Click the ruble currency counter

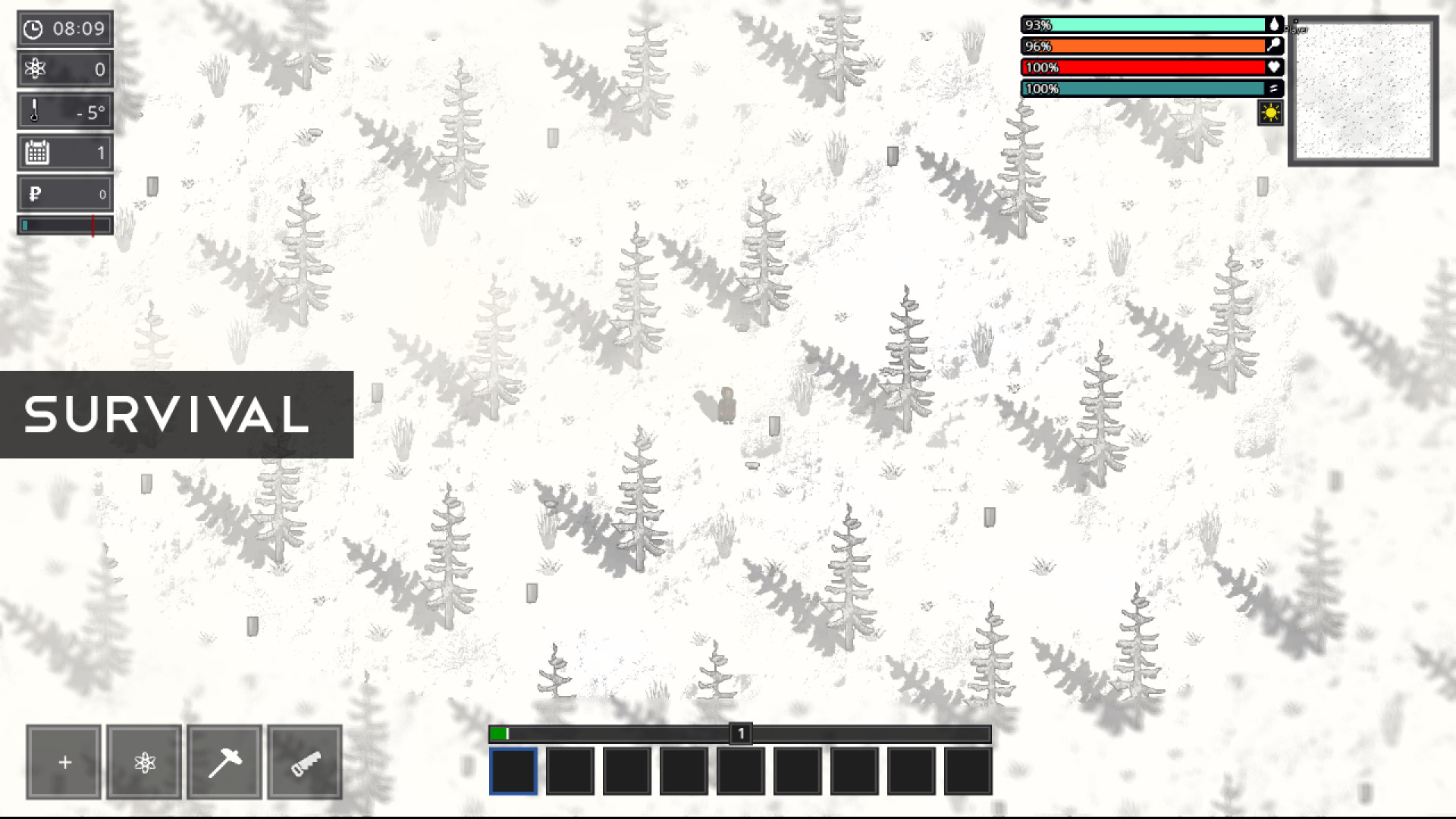[x=64, y=193]
